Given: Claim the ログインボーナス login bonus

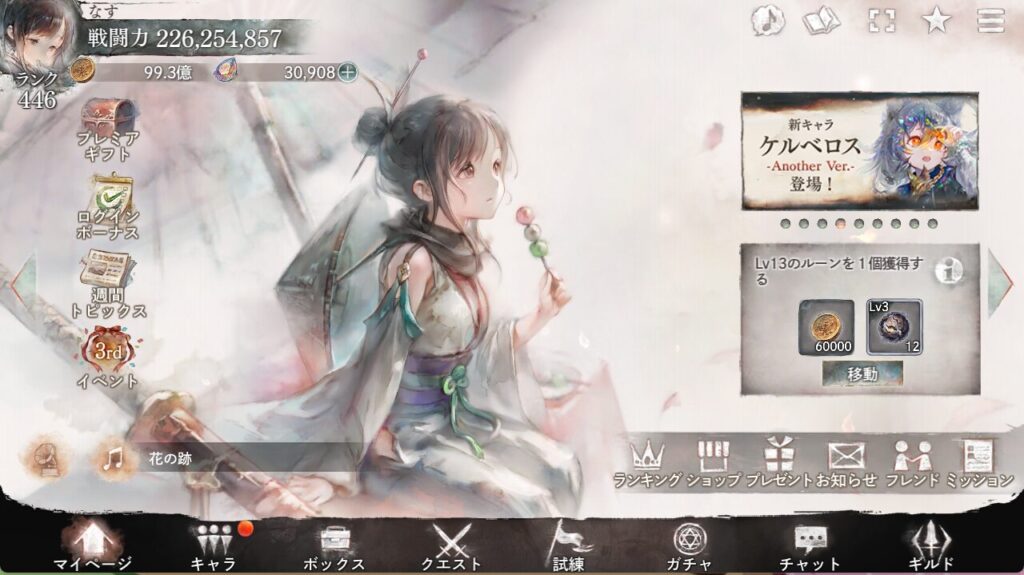Looking at the screenshot, I should pos(108,207).
